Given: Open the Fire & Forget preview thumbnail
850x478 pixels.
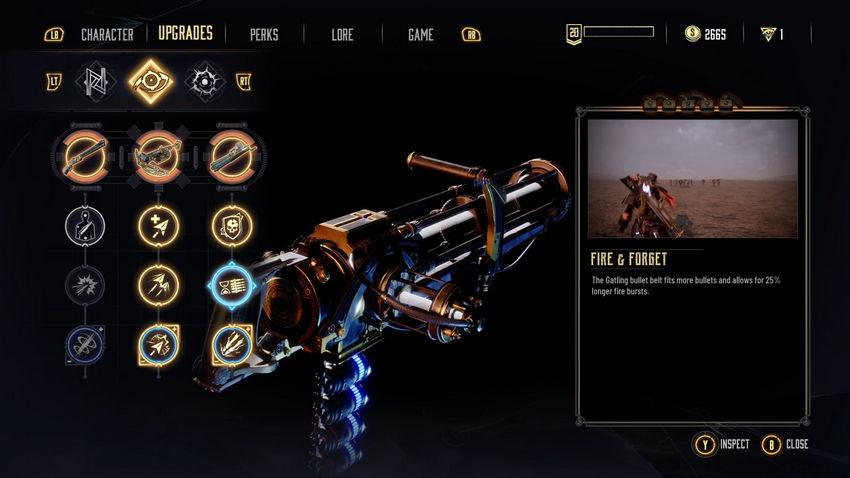Looking at the screenshot, I should (x=692, y=178).
